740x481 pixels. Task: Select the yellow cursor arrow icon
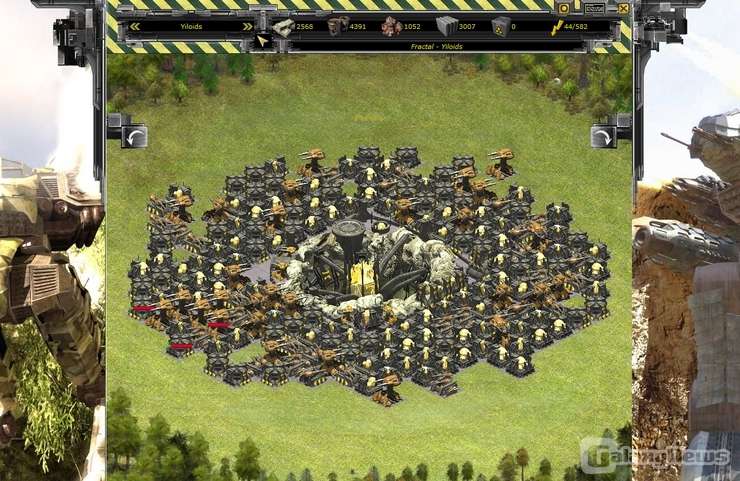click(263, 41)
